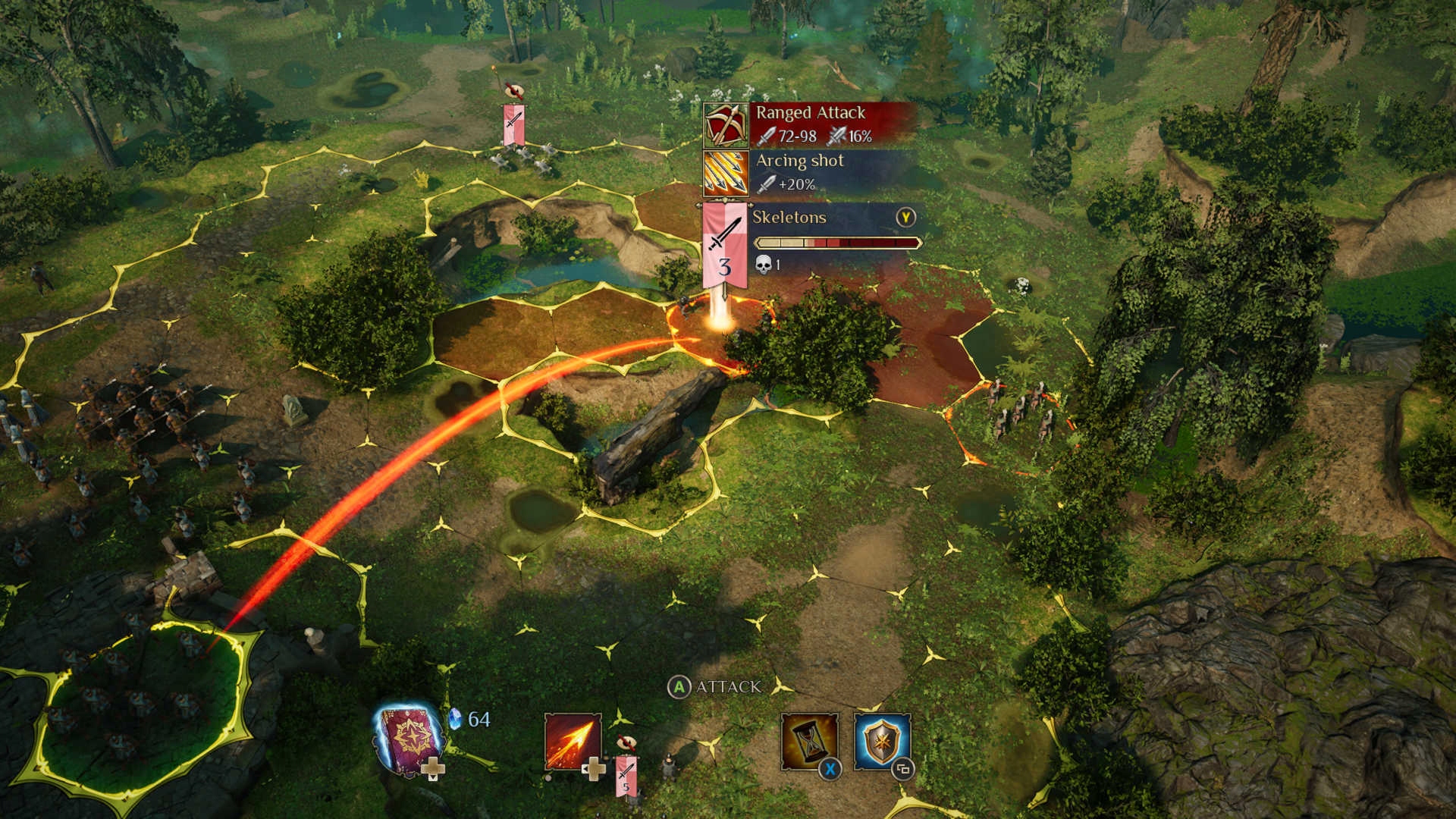Activate the flaming arrow ability
The width and height of the screenshot is (1456, 819).
[573, 742]
